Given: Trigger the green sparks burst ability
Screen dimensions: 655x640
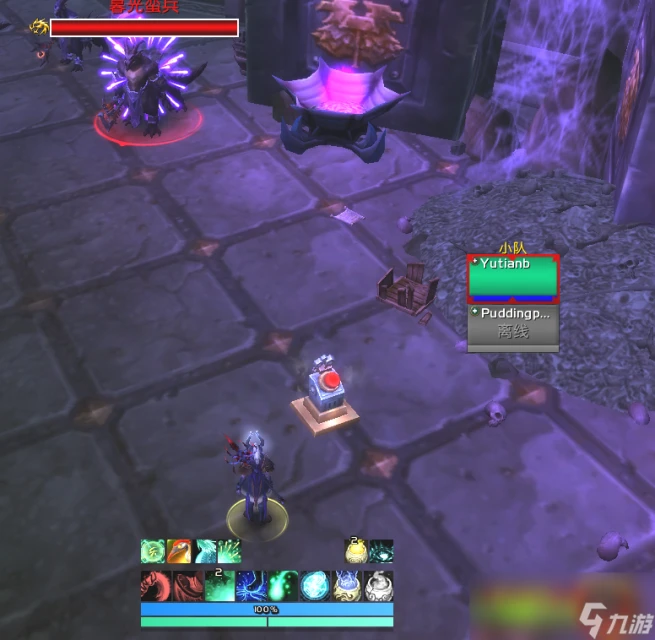Looking at the screenshot, I should [229, 551].
